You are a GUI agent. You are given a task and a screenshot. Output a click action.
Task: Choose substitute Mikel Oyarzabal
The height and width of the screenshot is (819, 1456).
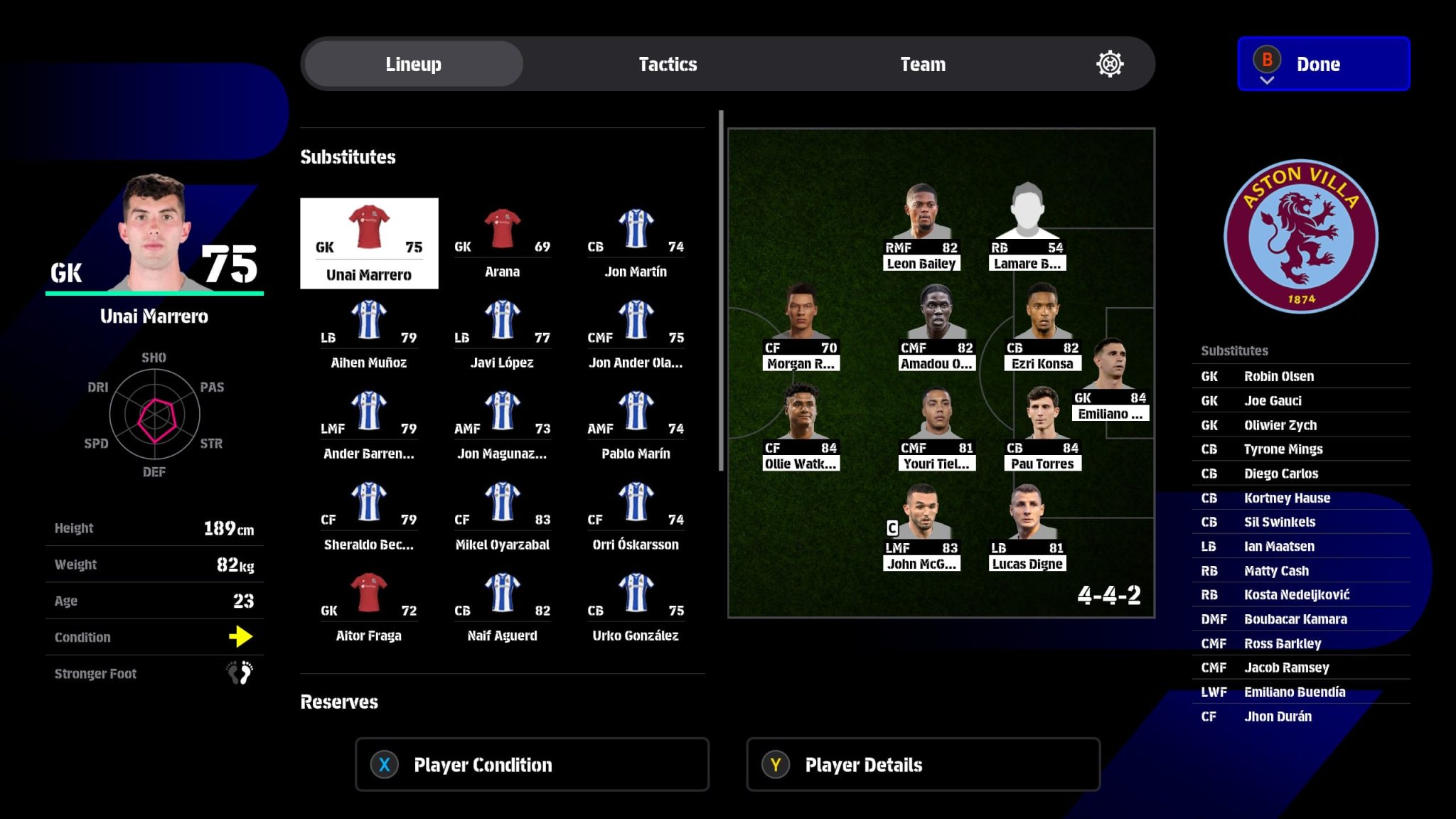[502, 515]
